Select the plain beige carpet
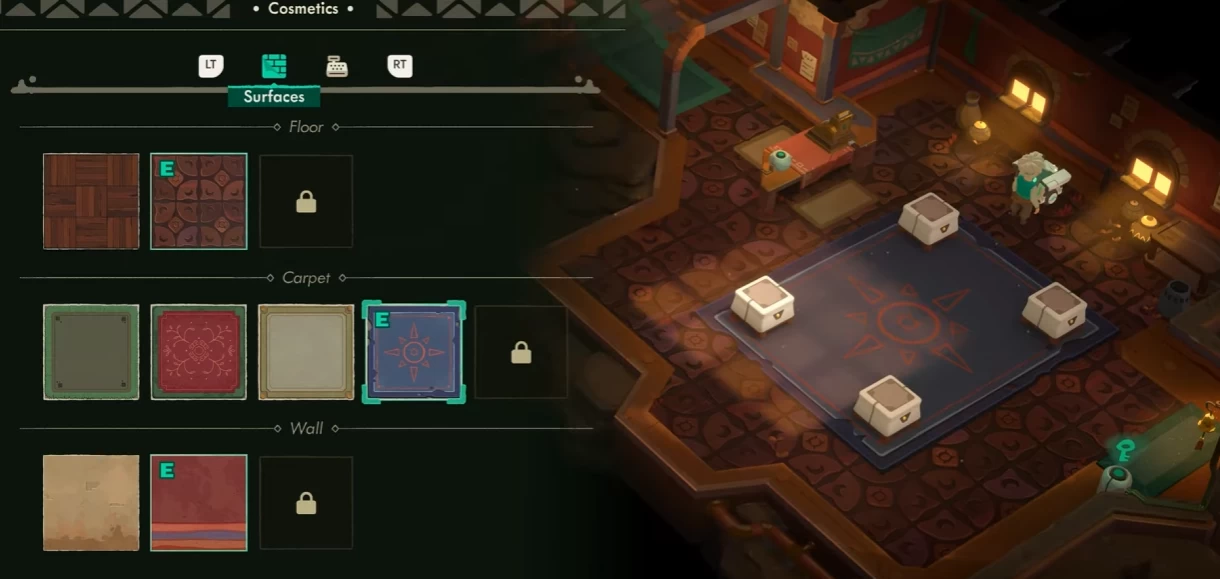 pyautogui.click(x=306, y=352)
